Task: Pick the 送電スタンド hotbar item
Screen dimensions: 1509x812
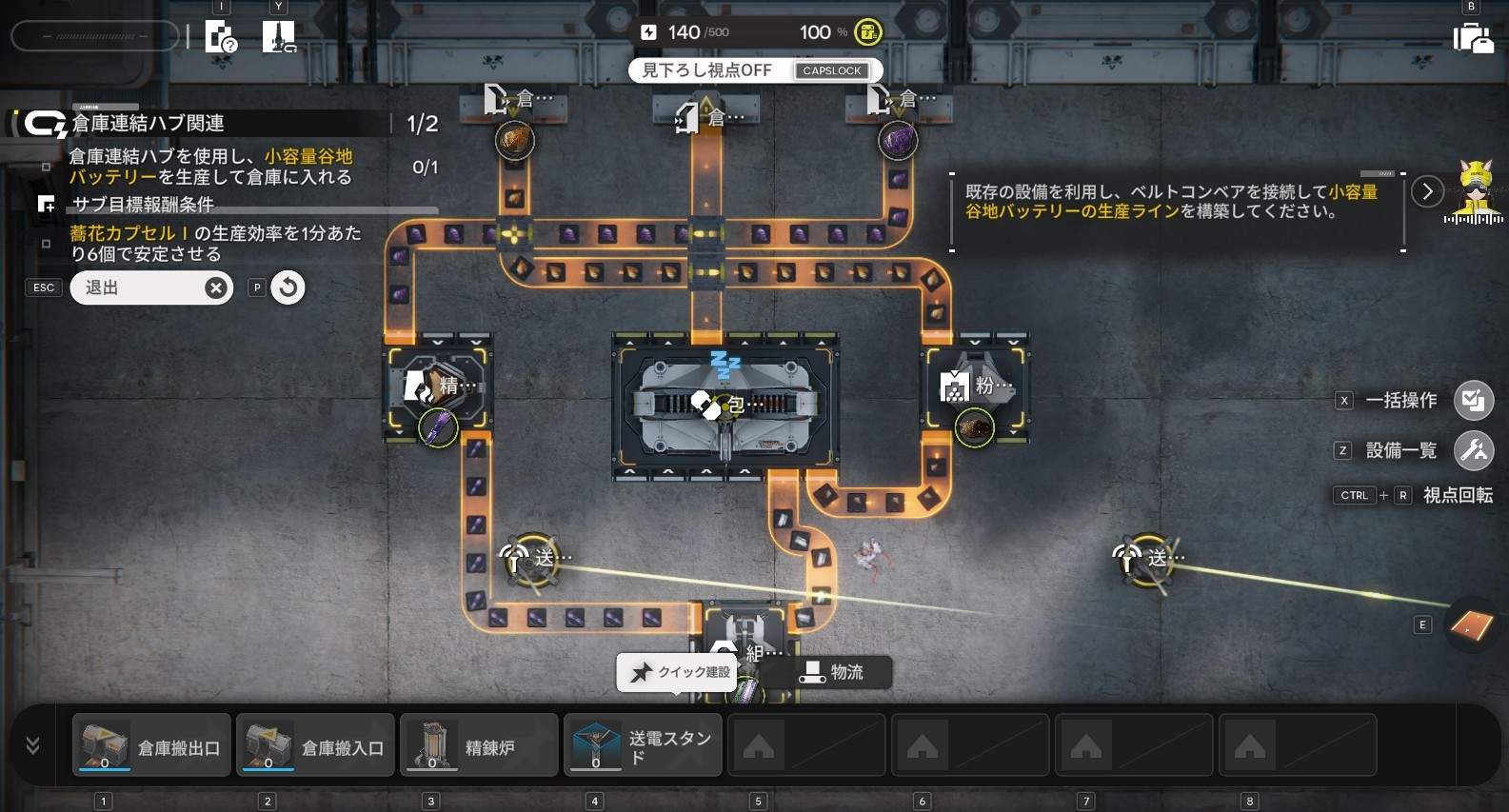Action: click(x=643, y=745)
